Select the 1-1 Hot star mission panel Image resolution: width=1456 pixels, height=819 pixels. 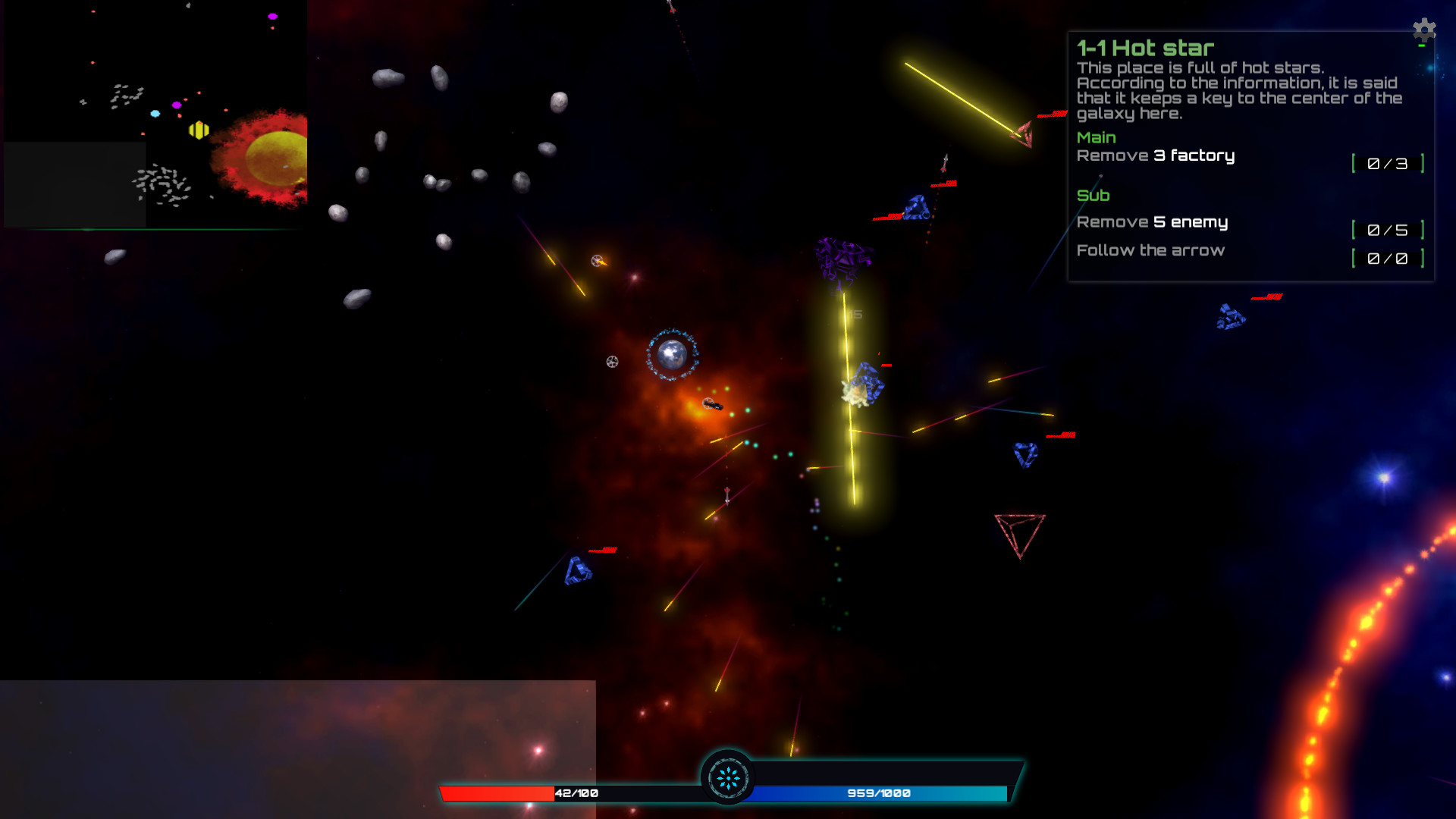click(x=1250, y=156)
